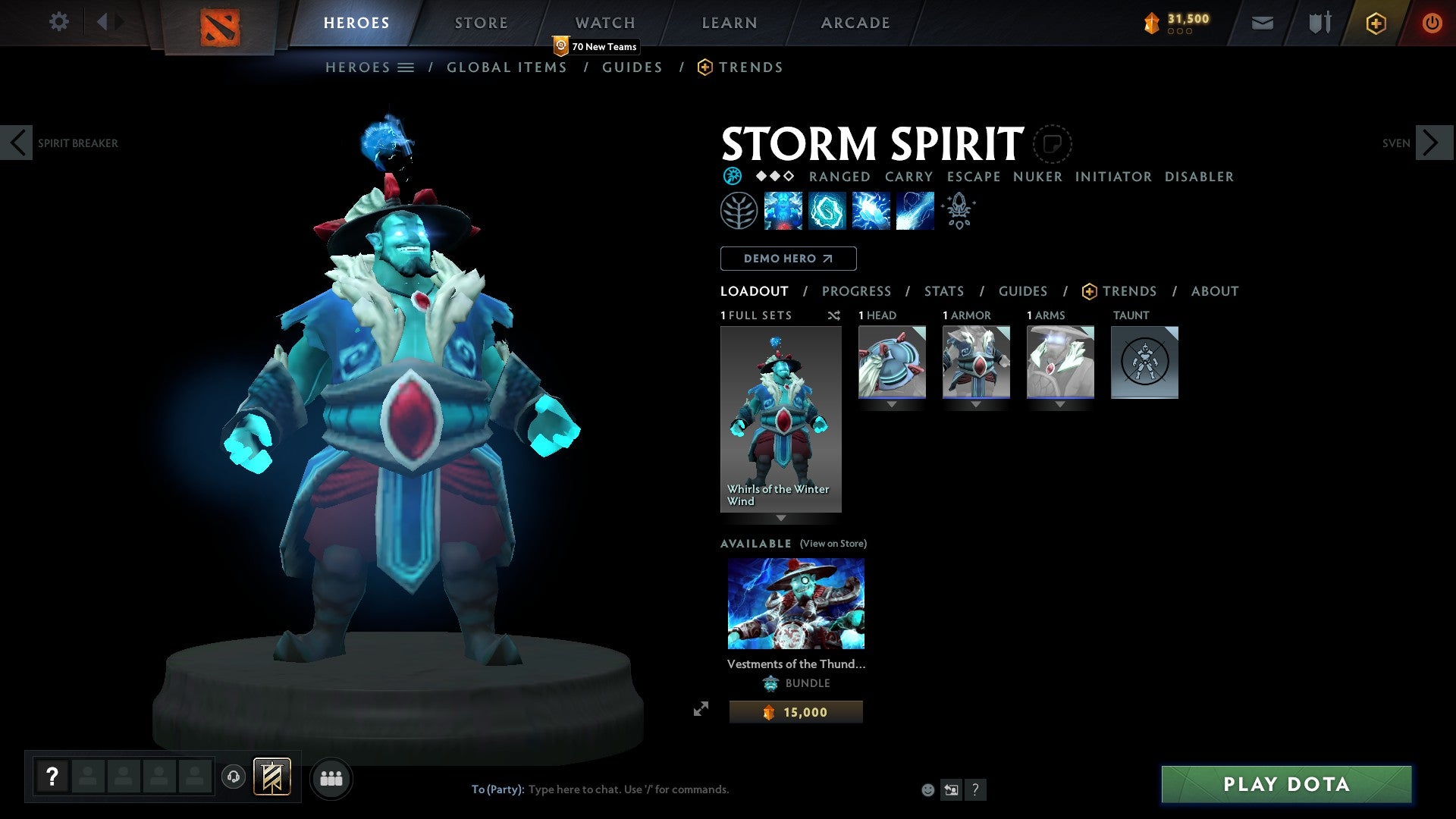Viewport: 1456px width, 819px height.
Task: Open the Armory shield-and-sword icon
Action: click(1319, 23)
